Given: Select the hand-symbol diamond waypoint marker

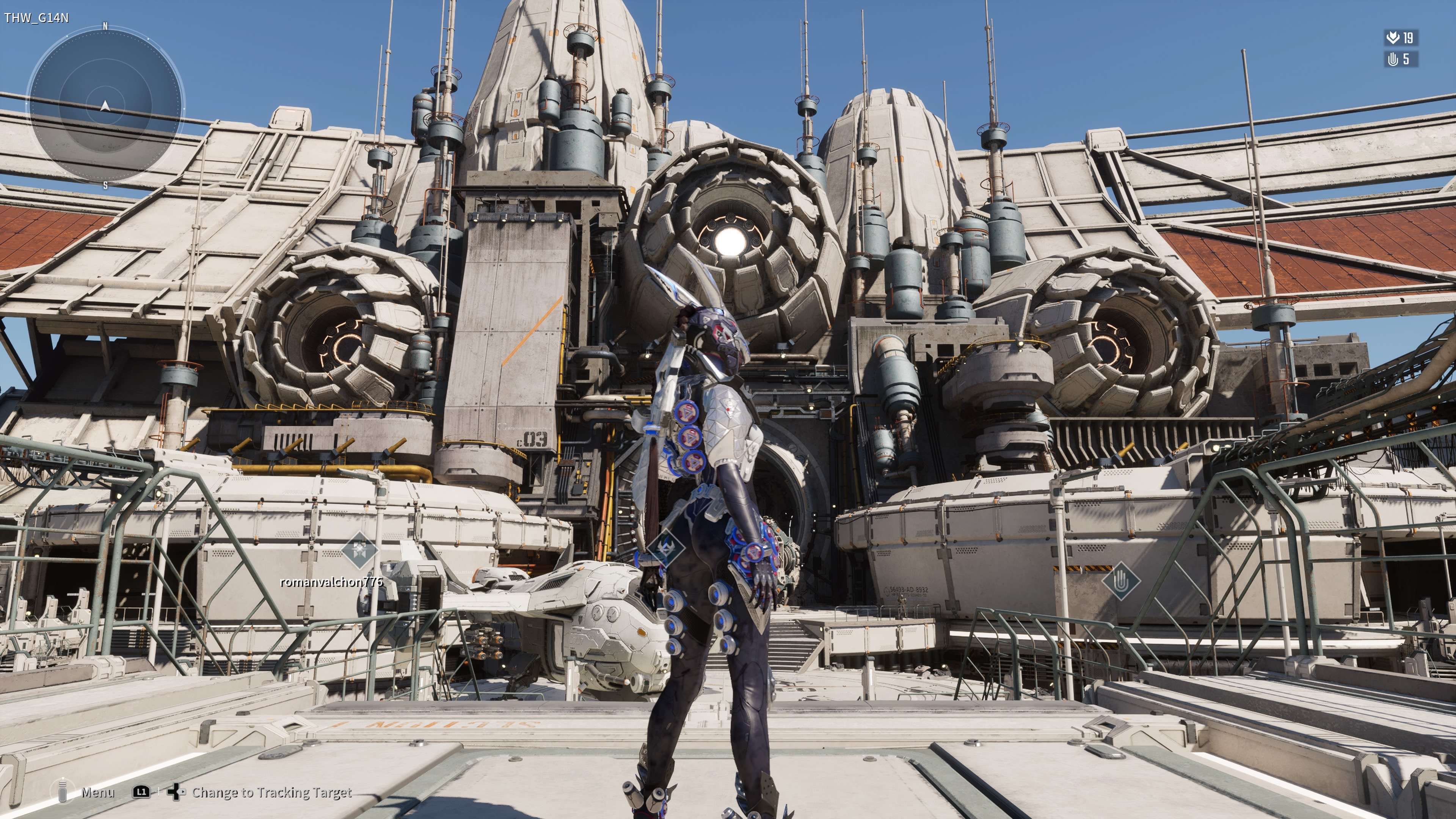Looking at the screenshot, I should [1121, 581].
